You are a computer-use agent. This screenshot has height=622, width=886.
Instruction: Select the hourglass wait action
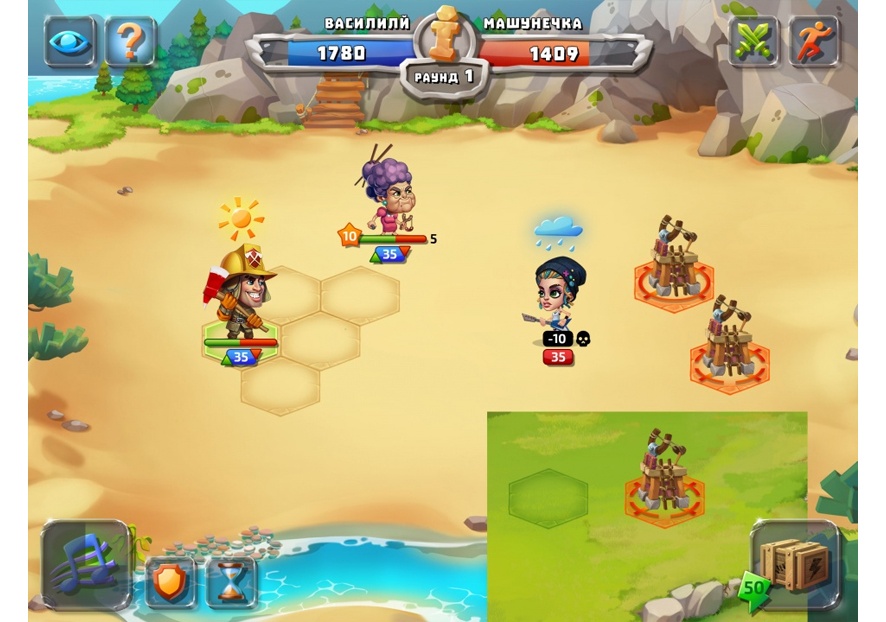[231, 581]
